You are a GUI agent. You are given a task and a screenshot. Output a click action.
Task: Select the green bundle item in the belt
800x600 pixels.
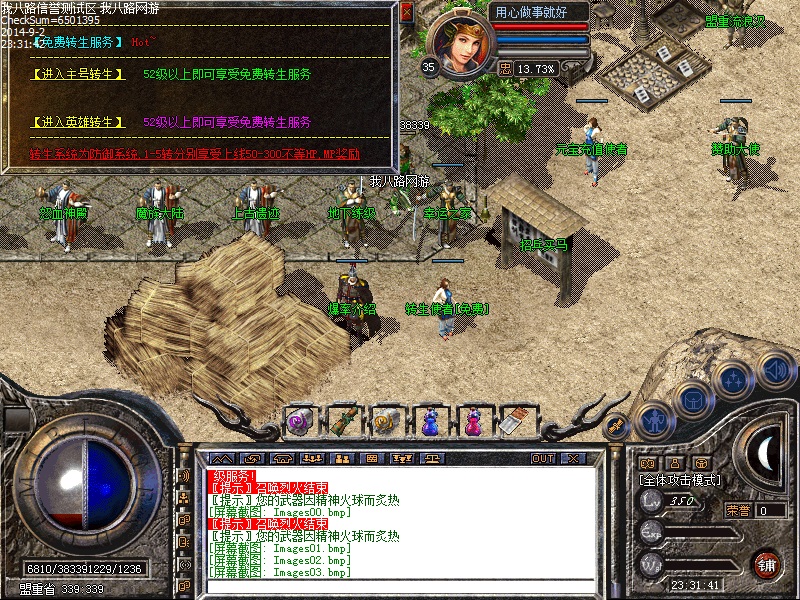343,420
